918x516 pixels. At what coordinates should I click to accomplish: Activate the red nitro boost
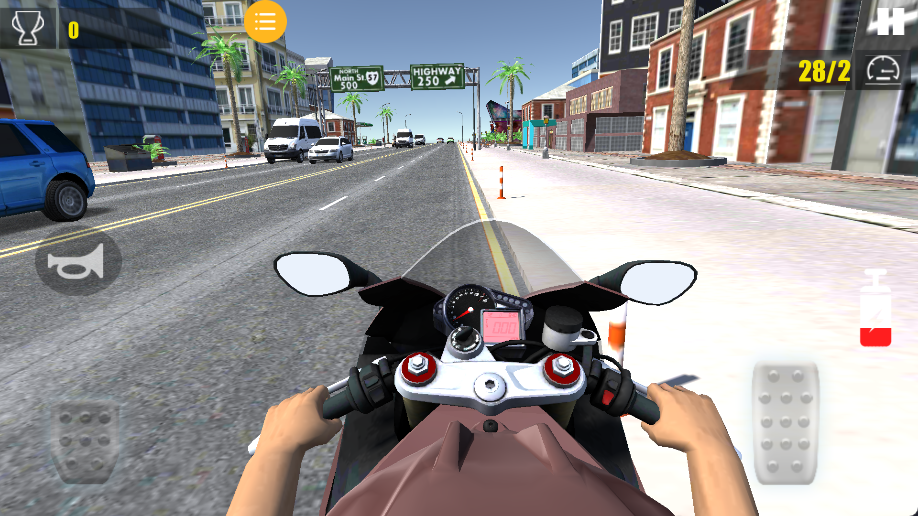click(876, 309)
